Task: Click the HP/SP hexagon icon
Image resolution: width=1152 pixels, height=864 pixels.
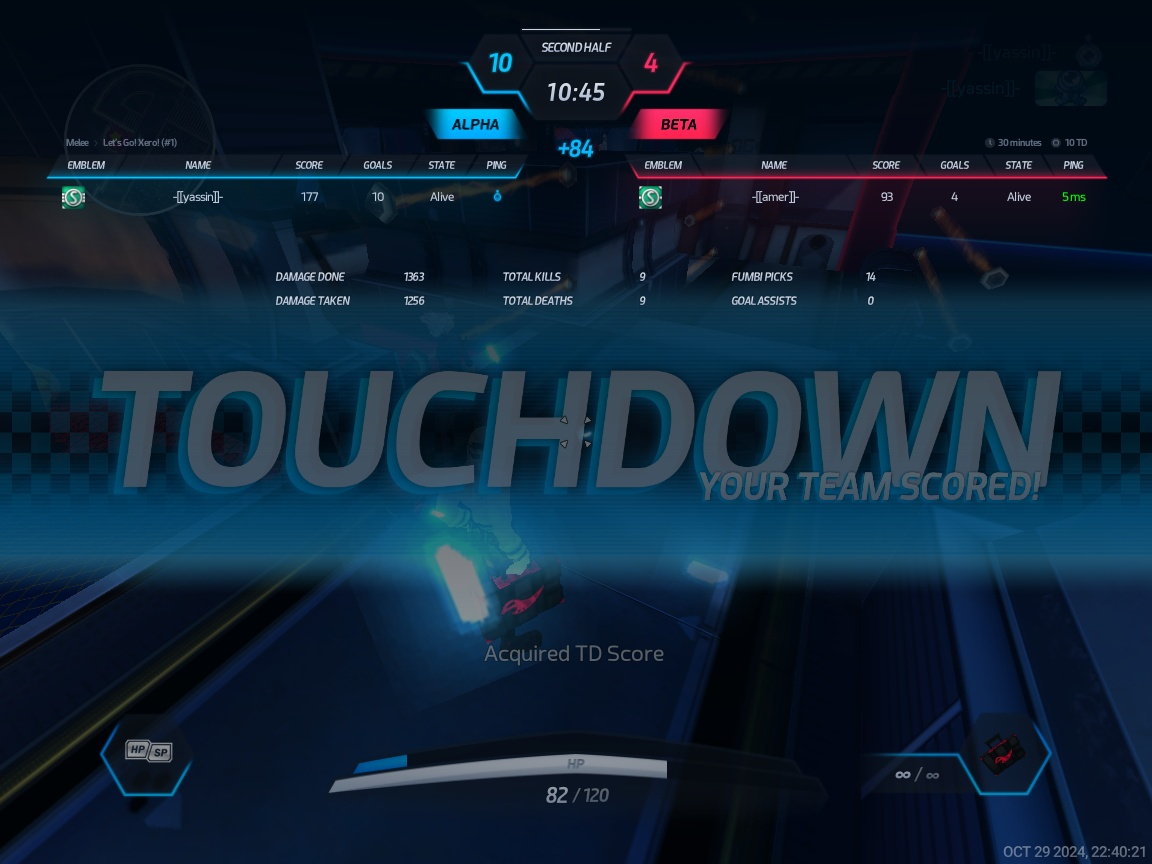Action: coord(147,752)
